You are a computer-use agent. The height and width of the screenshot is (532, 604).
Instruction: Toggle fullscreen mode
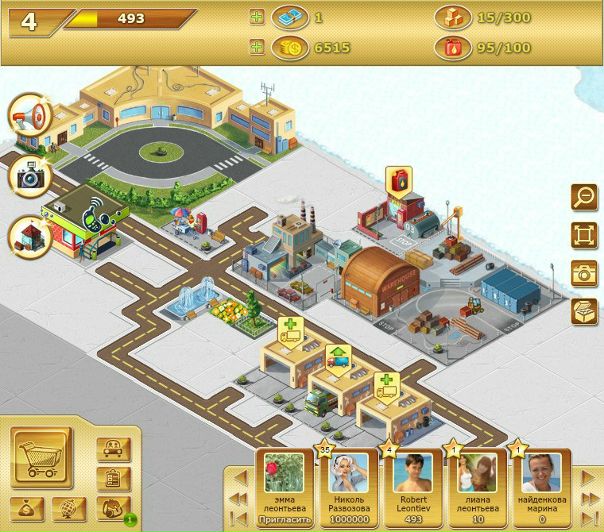(x=582, y=235)
